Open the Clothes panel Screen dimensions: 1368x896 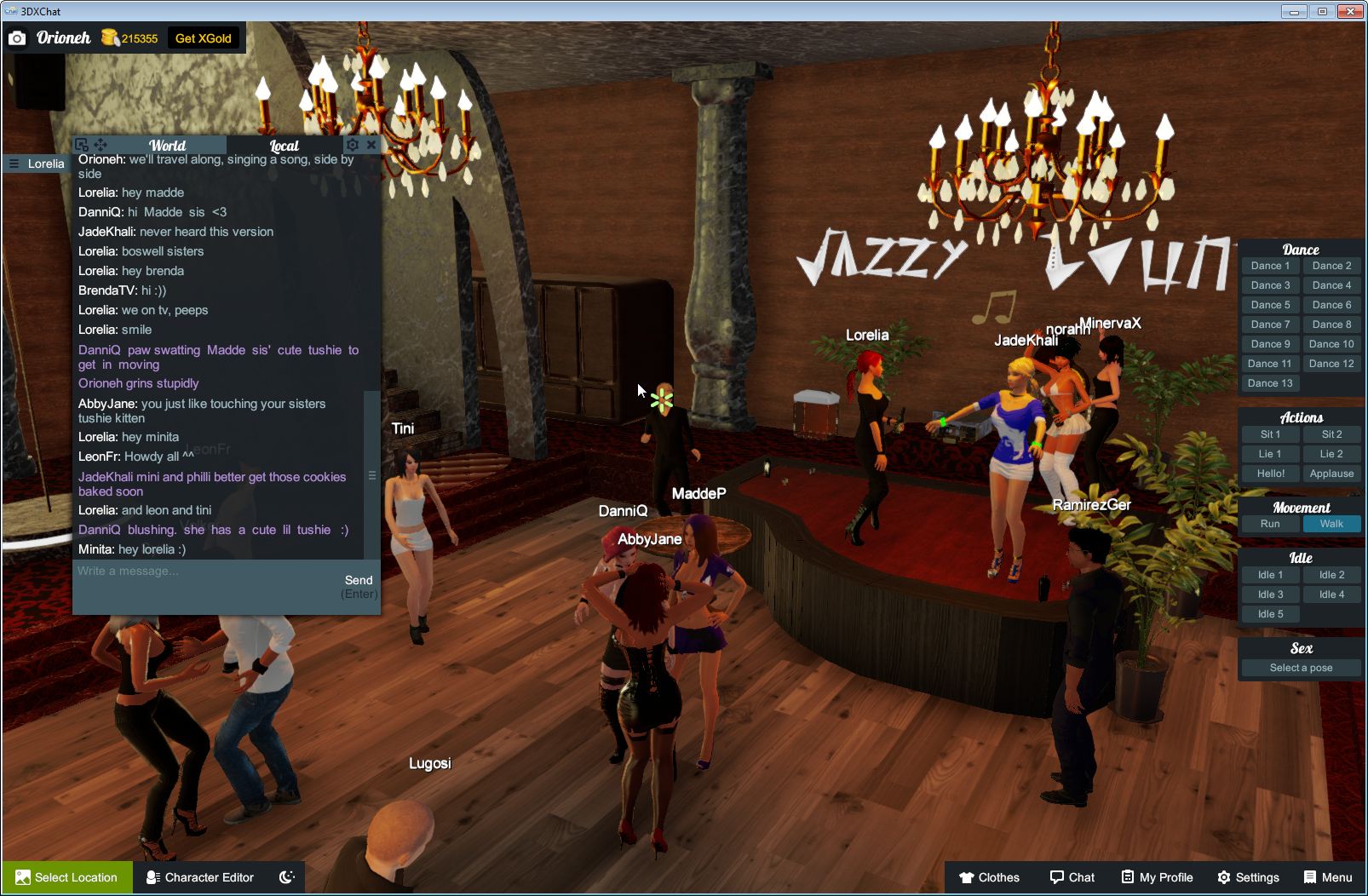click(x=991, y=877)
